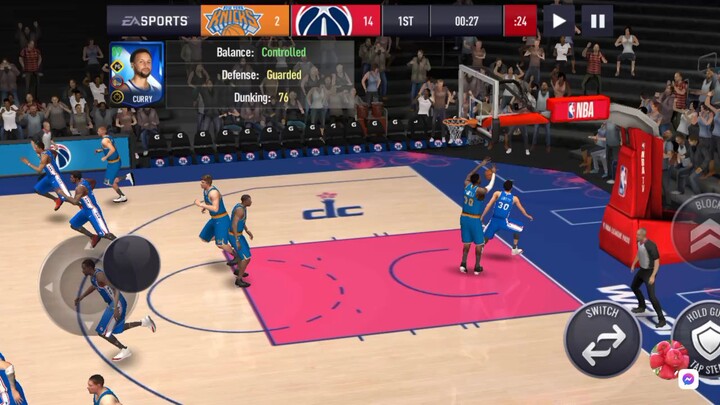720x405 pixels.
Task: Select the Curry player card
Action: pos(137,73)
